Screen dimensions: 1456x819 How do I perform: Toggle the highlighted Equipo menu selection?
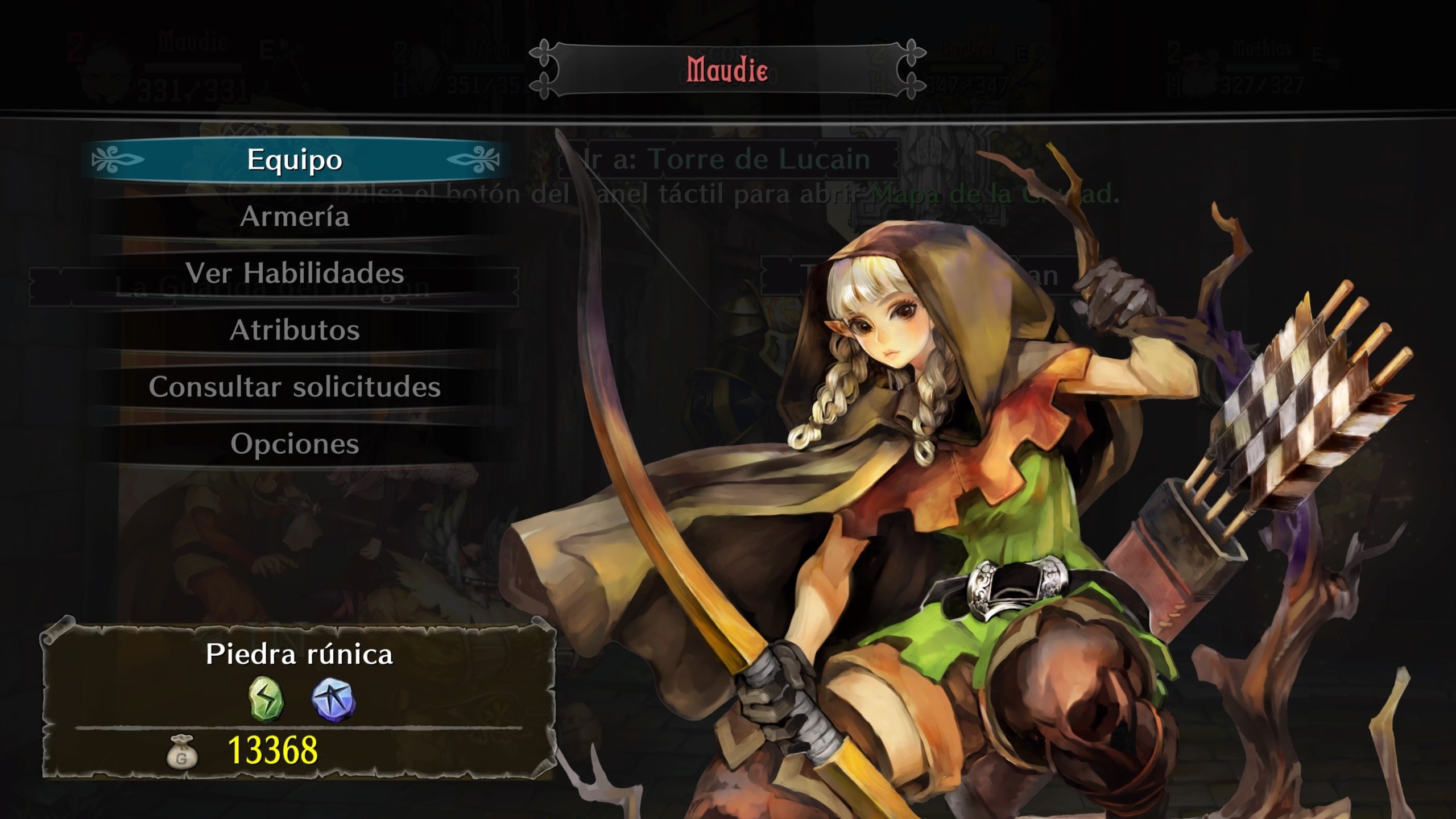pos(294,160)
